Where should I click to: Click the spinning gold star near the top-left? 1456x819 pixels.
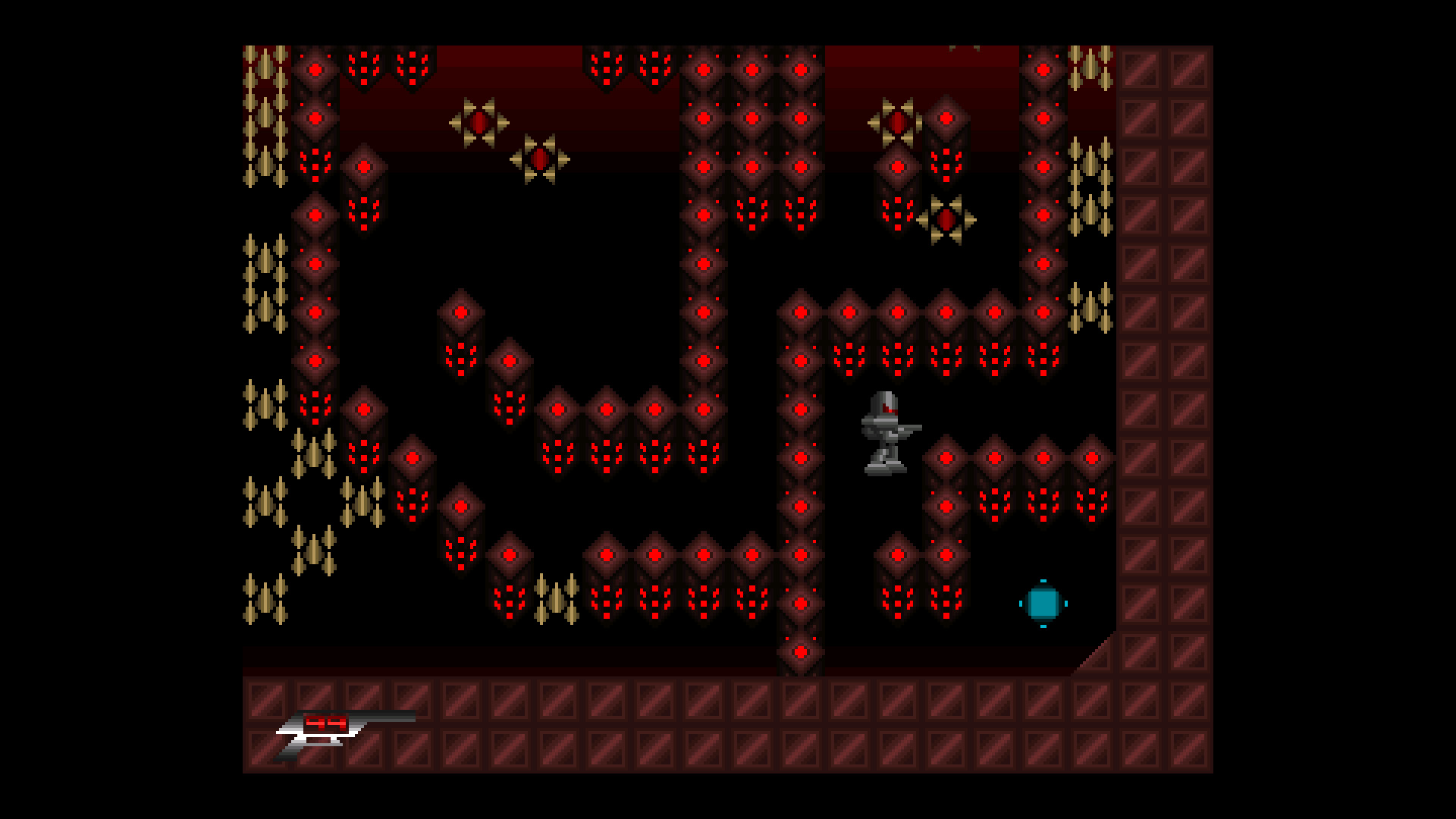point(480,121)
